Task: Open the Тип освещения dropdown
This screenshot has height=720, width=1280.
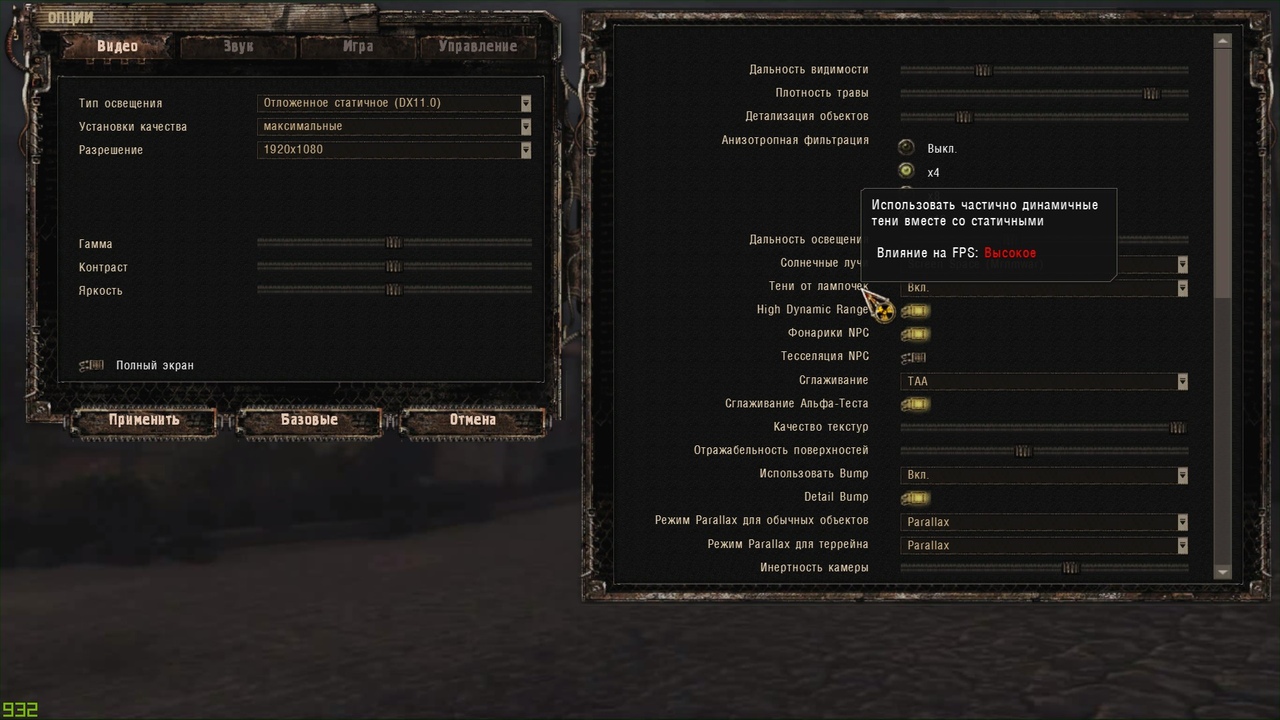Action: point(394,103)
